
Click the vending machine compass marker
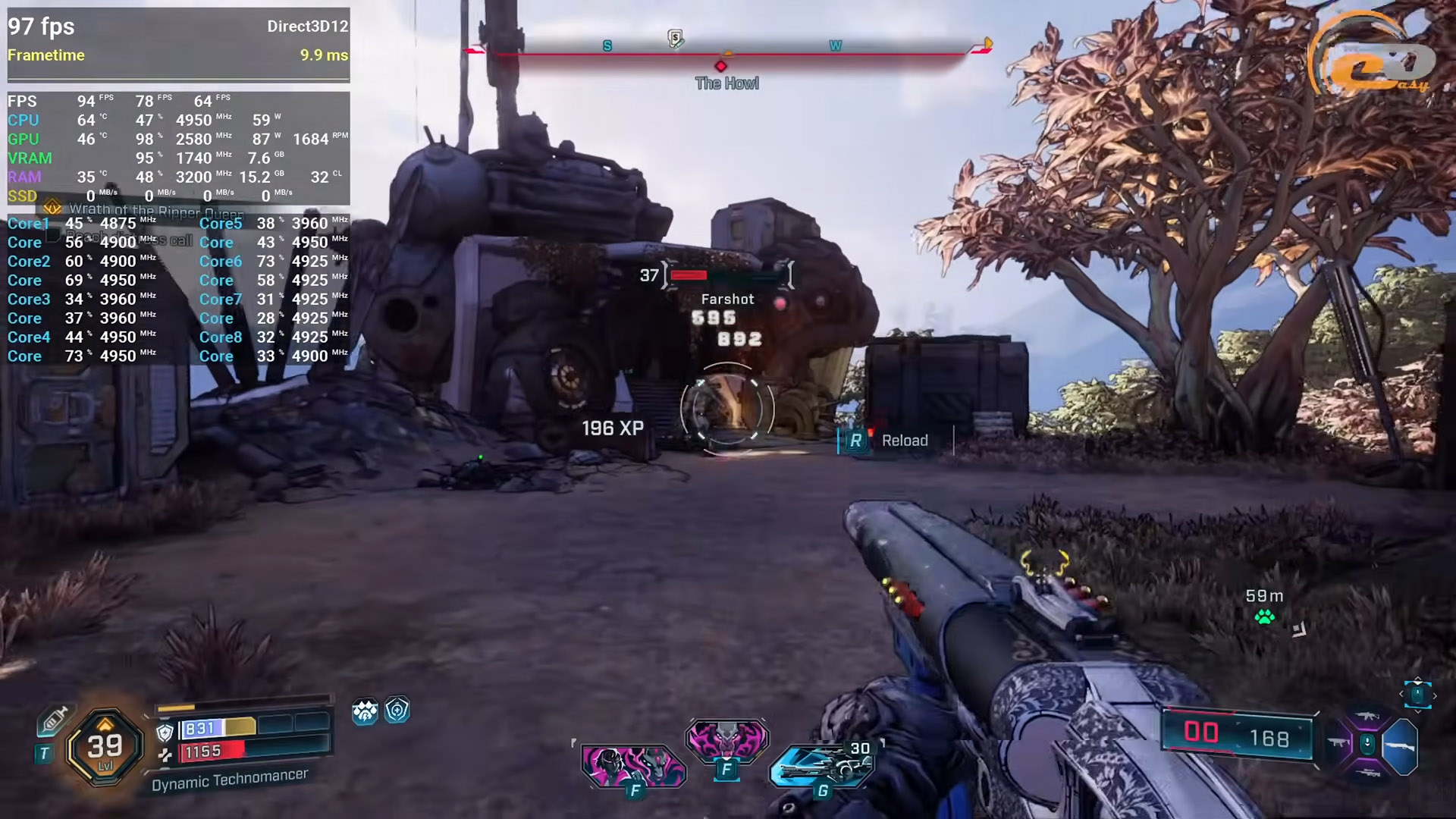(675, 39)
